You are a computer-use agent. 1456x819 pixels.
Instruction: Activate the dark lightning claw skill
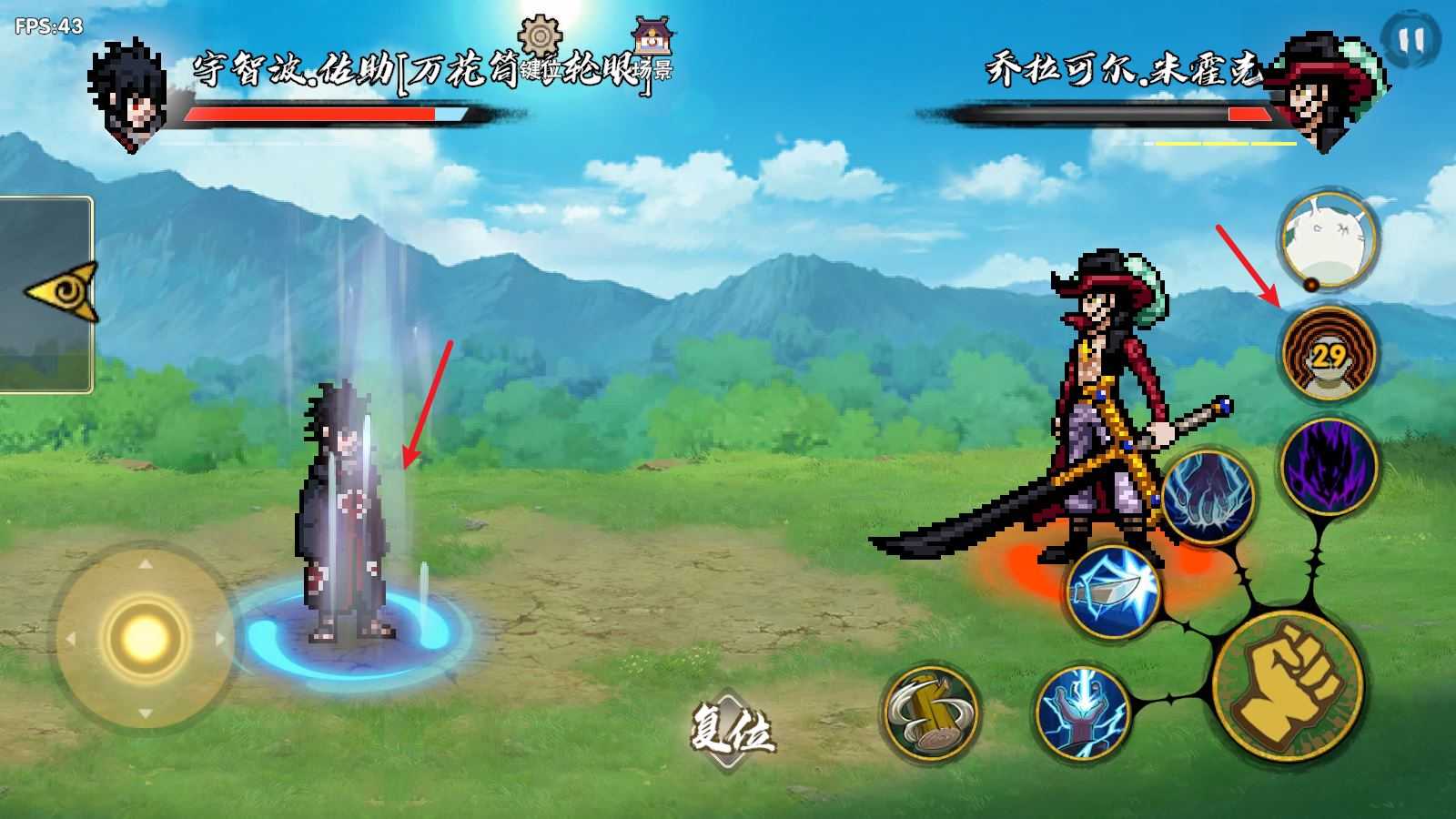(x=1208, y=497)
